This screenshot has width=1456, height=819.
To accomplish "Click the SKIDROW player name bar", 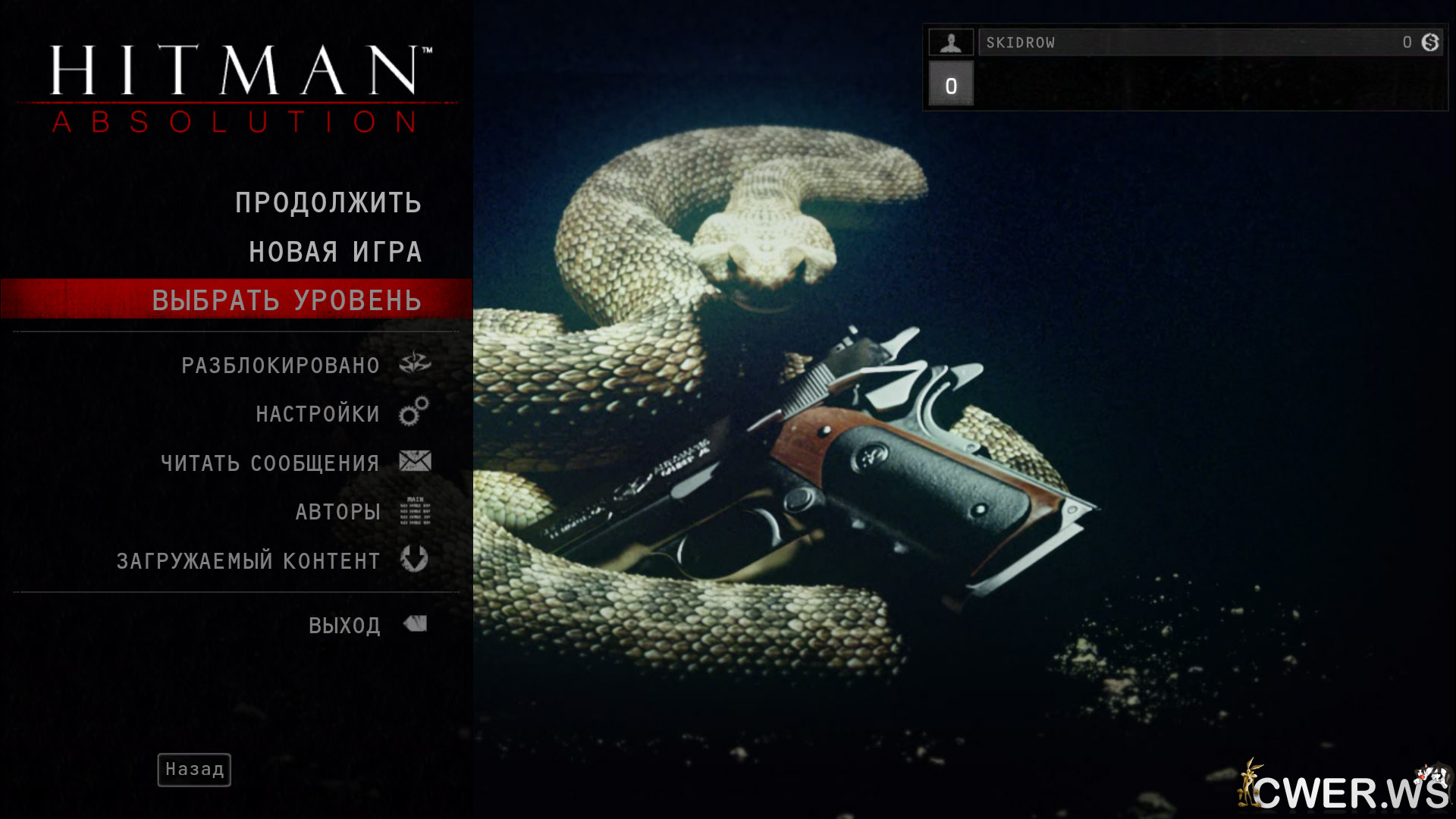I will [1191, 42].
